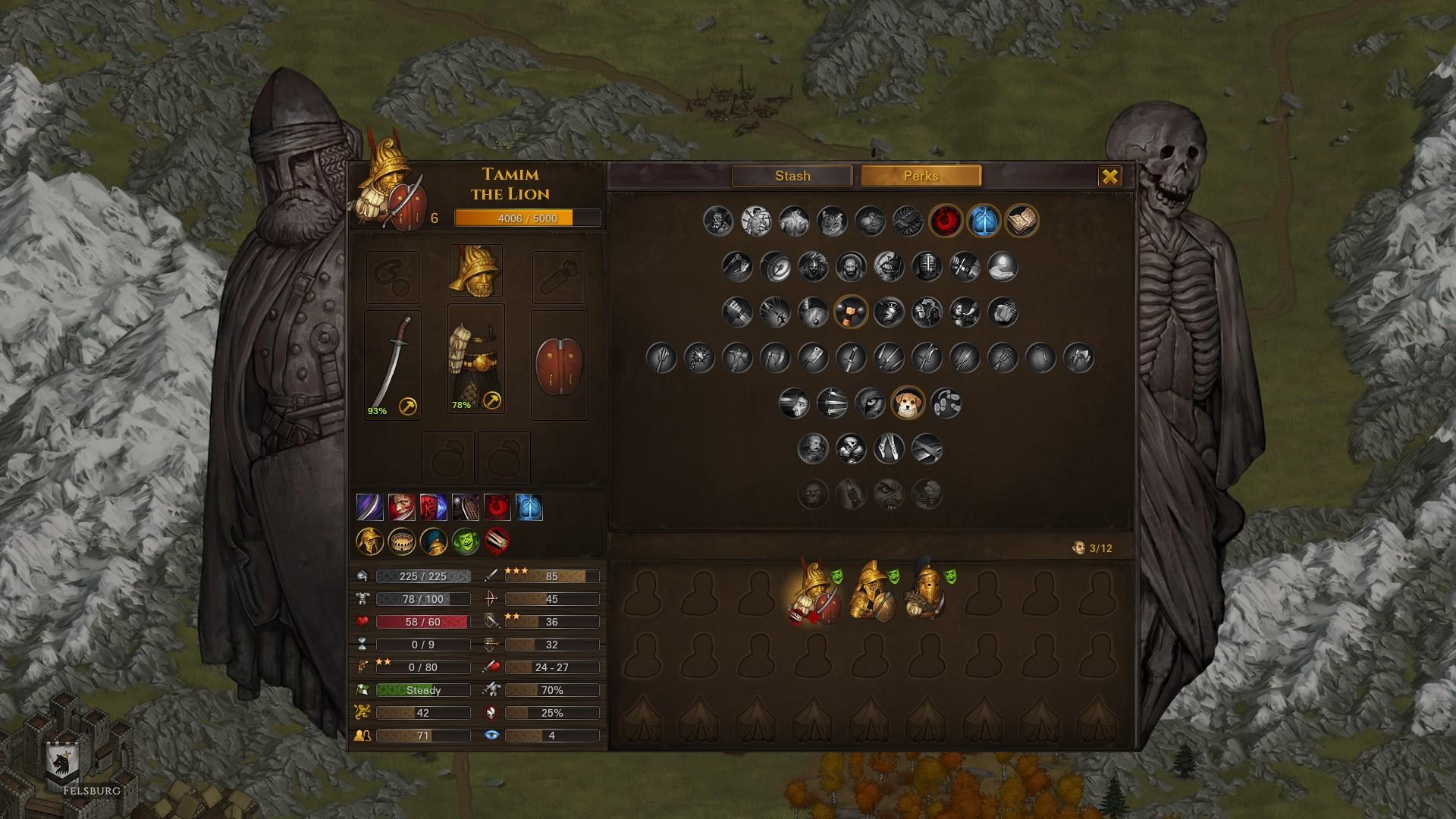Viewport: 1456px width, 819px height.
Task: Select the red blood swirl perk
Action: click(946, 221)
